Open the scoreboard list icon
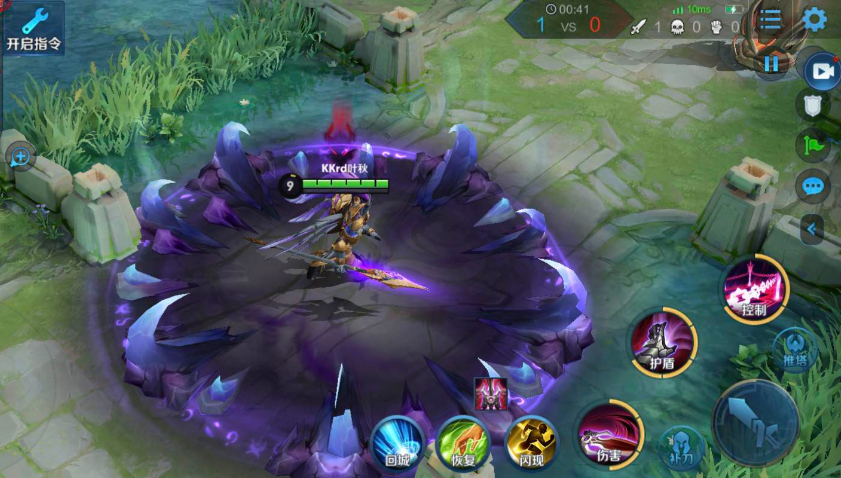 (770, 20)
